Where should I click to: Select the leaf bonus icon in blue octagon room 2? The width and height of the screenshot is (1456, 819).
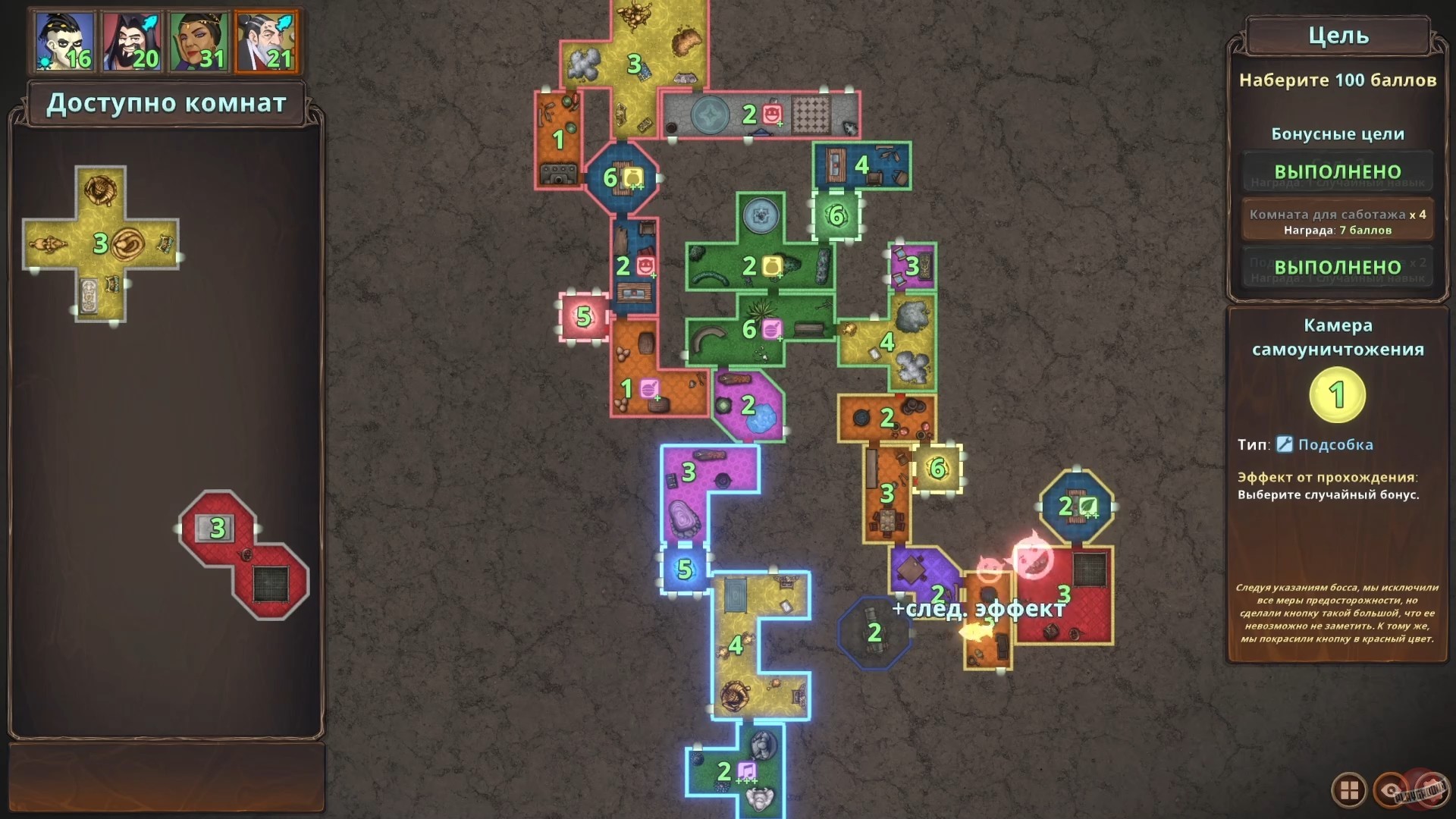click(1090, 507)
